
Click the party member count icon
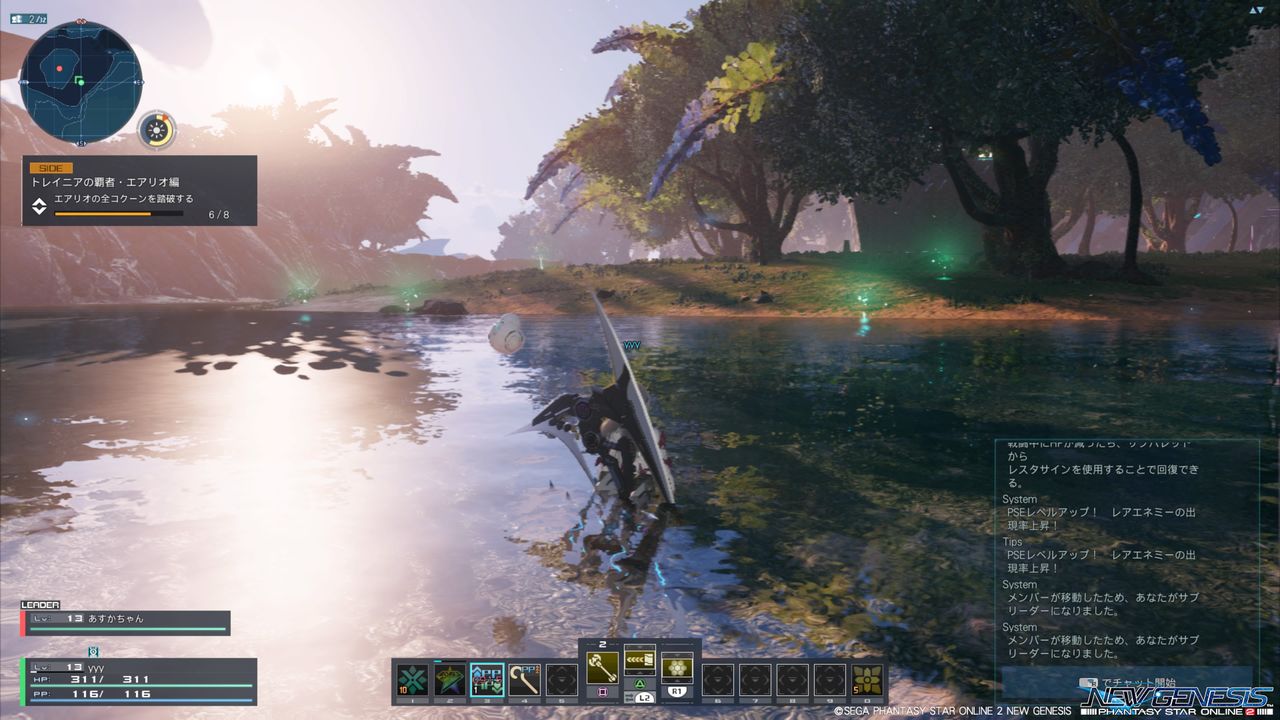click(29, 18)
